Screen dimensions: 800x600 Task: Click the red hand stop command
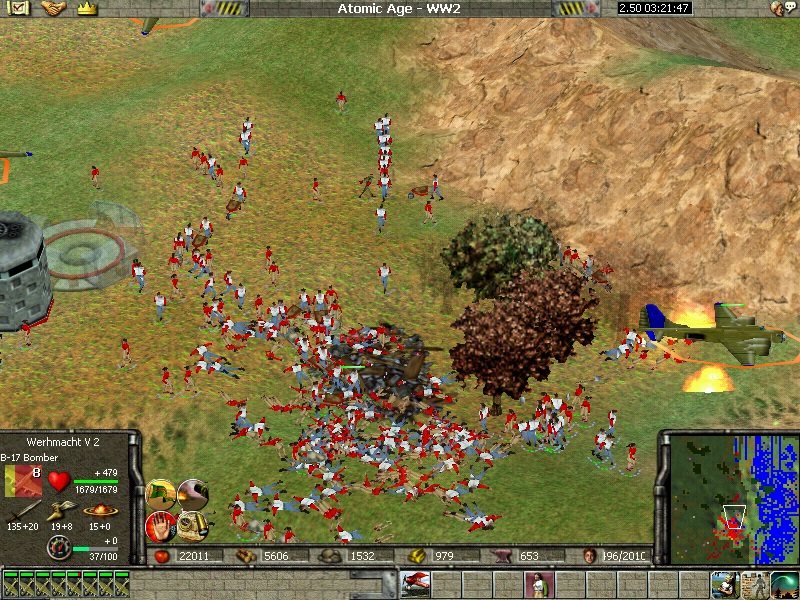161,524
